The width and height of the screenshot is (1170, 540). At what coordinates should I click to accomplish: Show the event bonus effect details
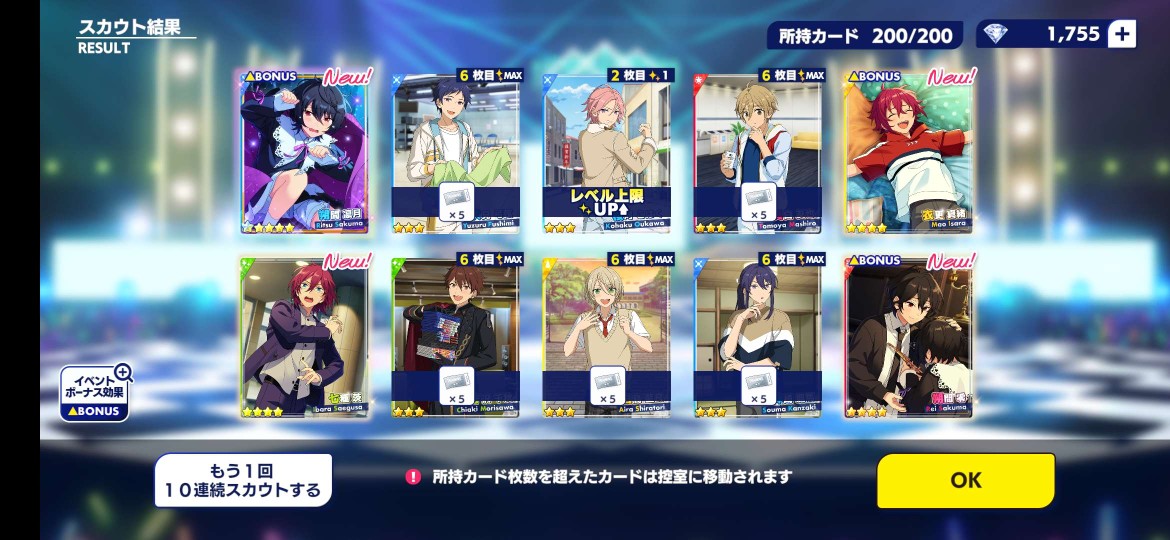[95, 393]
